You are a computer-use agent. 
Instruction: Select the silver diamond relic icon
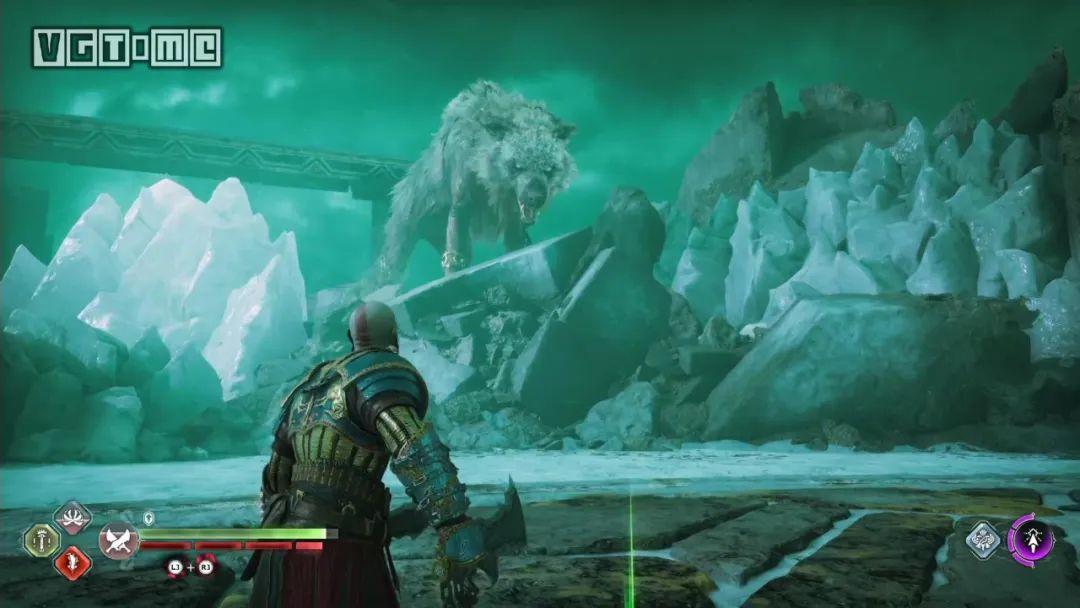tap(982, 540)
